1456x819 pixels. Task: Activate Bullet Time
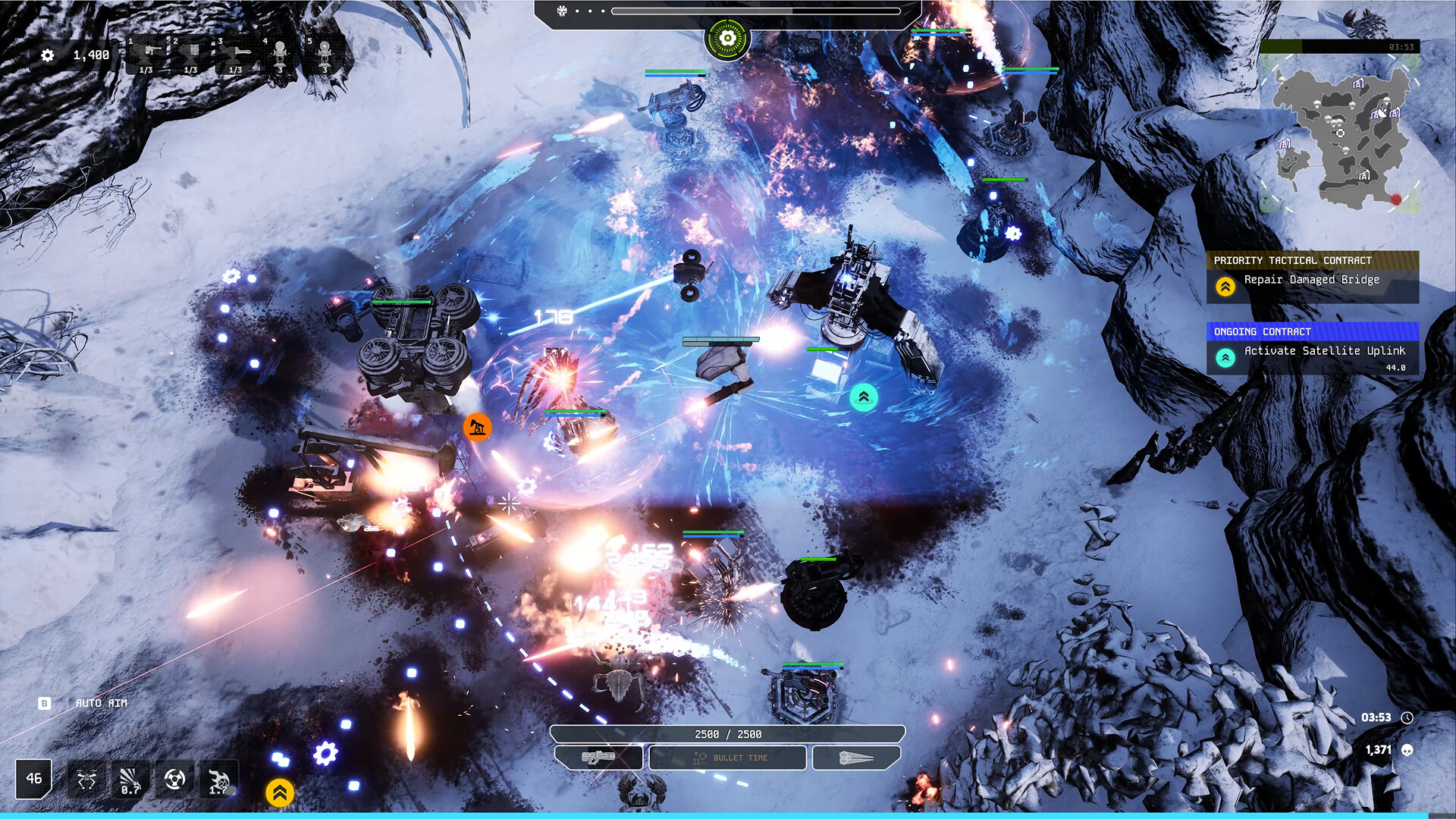pos(728,758)
